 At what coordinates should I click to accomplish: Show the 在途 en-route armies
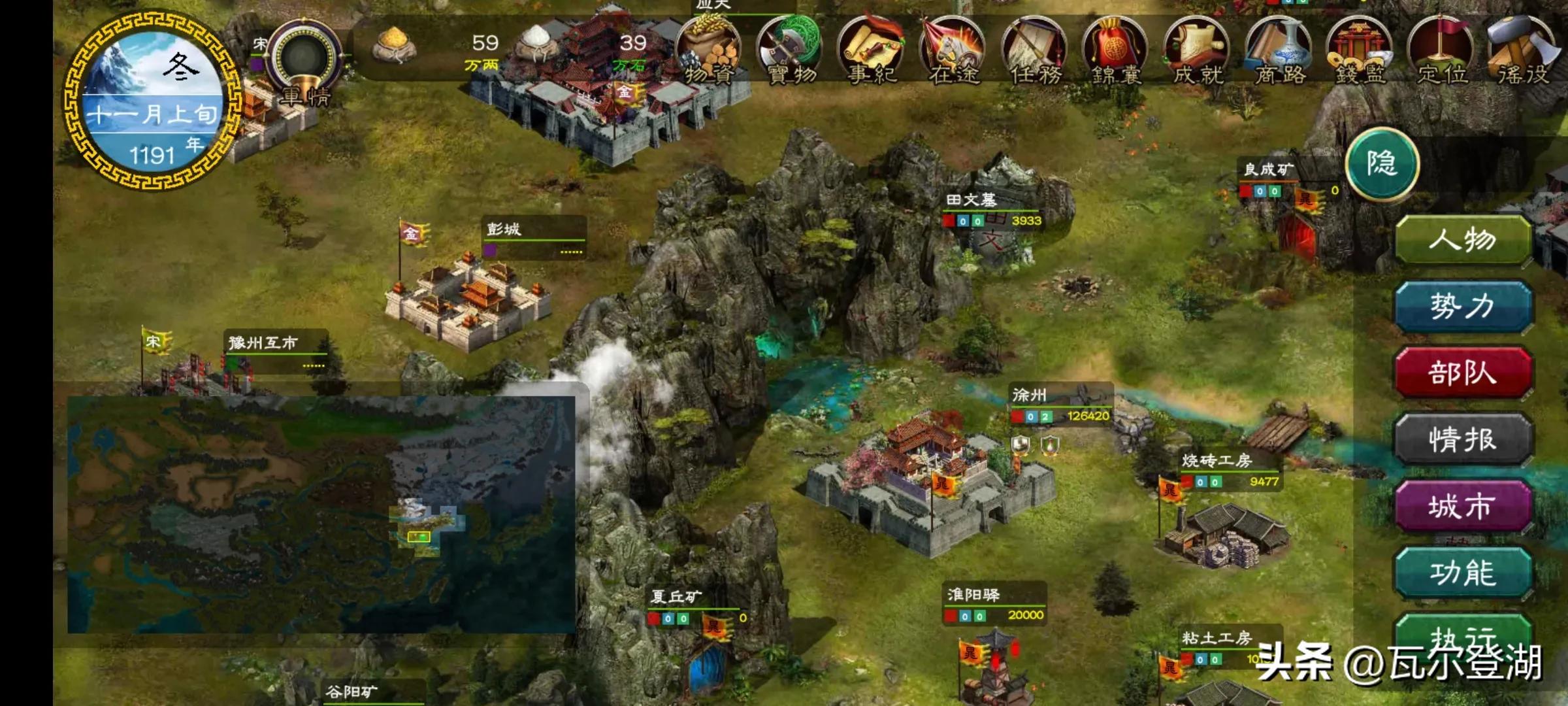coord(953,51)
